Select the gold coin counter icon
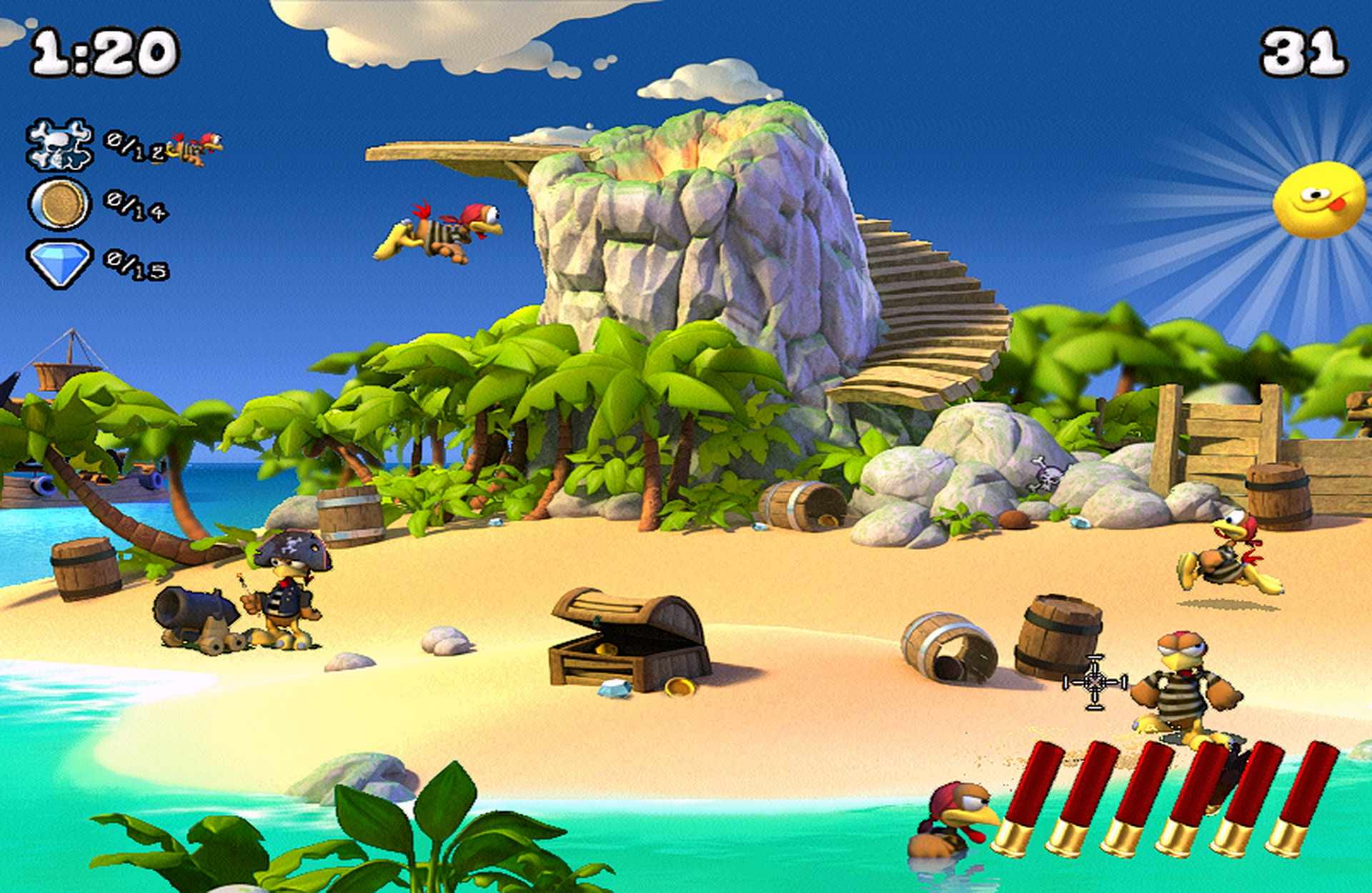1372x893 pixels. pos(60,204)
